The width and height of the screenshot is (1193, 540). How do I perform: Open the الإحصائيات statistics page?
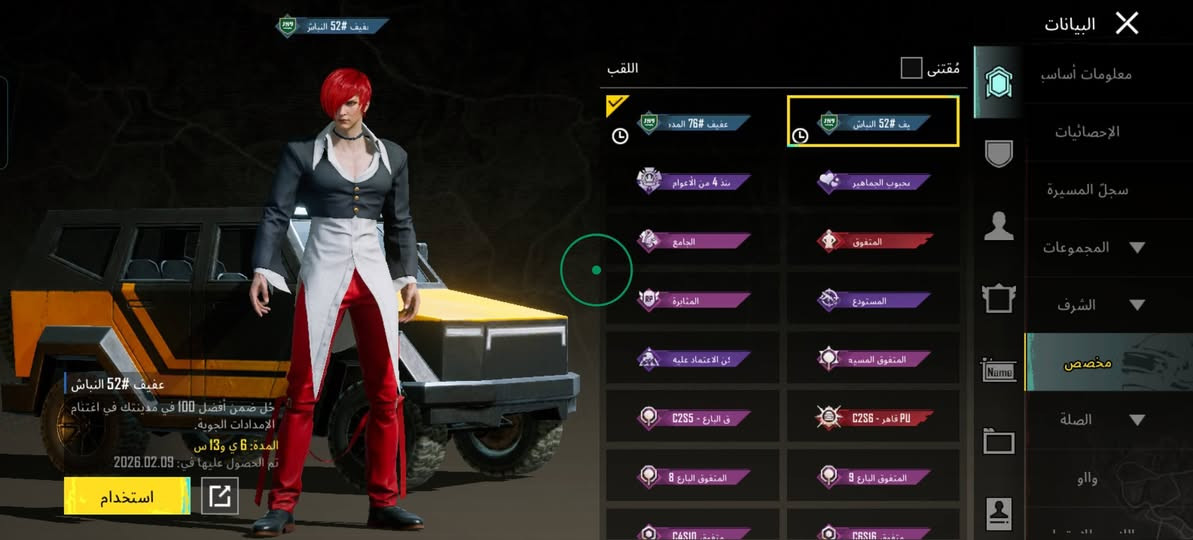tap(1090, 132)
